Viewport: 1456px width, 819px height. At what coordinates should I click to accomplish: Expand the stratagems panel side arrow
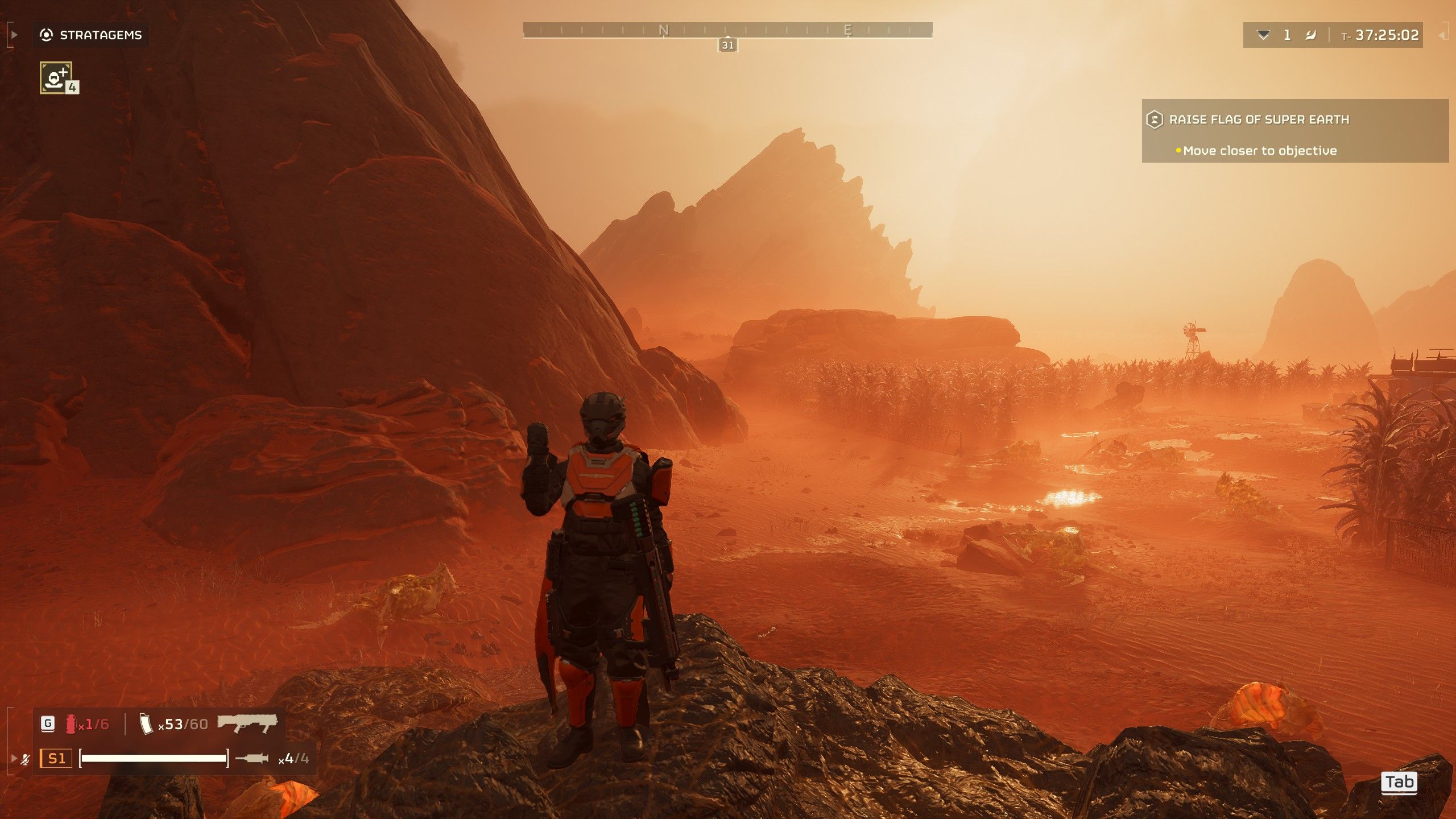pos(14,35)
